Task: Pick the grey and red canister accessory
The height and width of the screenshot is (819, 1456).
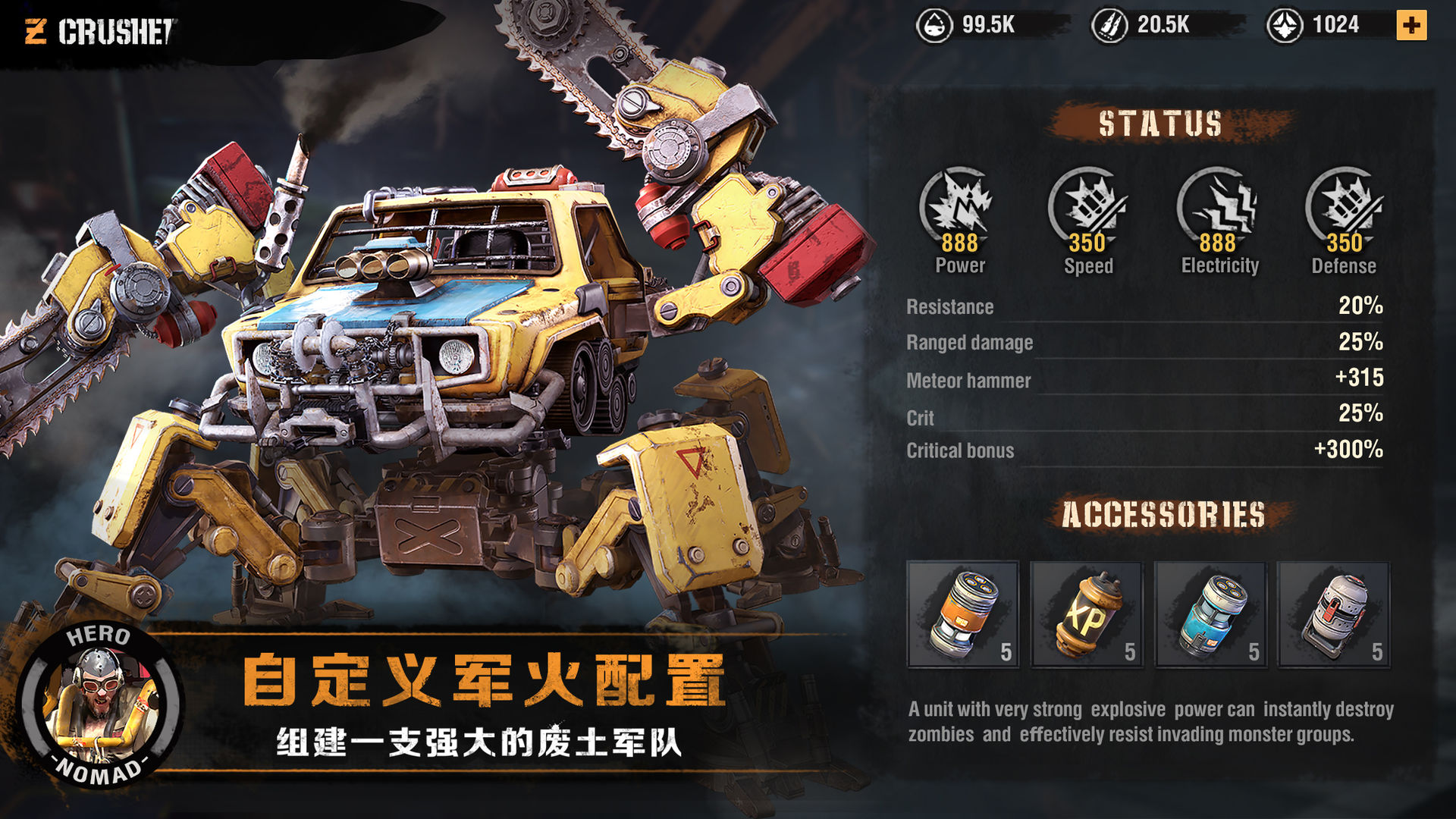Action: pos(1333,614)
